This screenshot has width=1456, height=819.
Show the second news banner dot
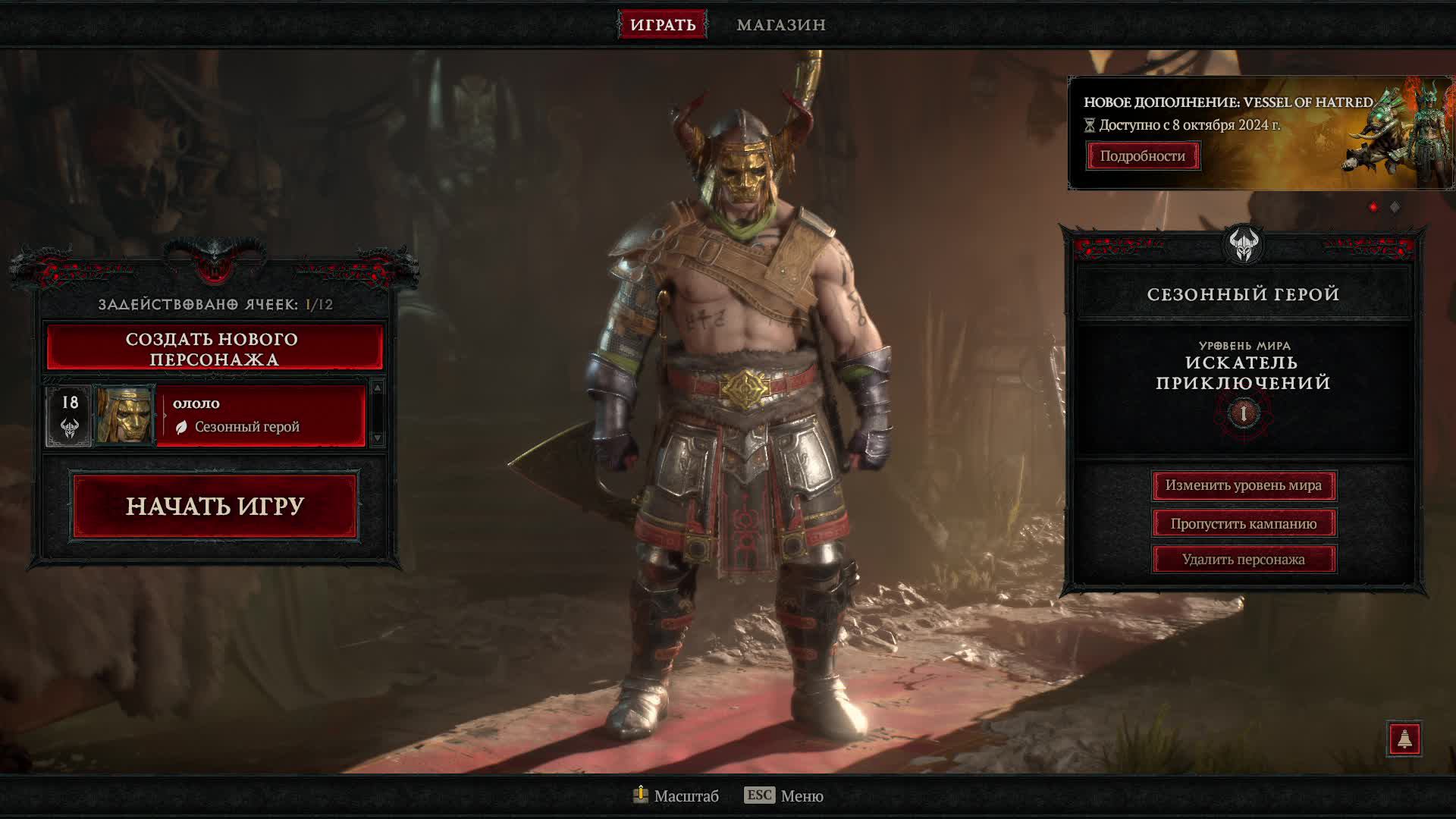1395,207
